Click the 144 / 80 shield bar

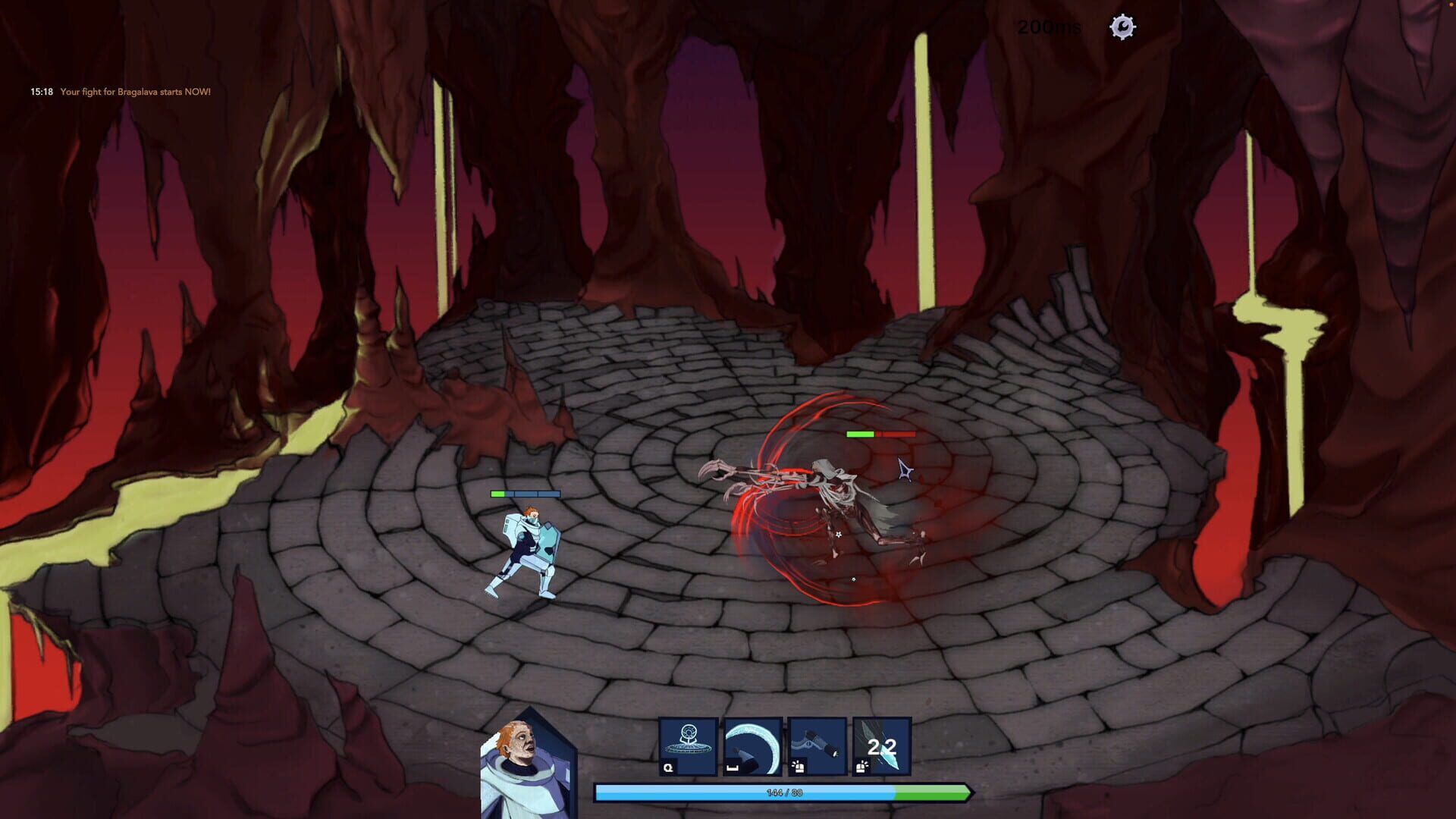pos(784,792)
